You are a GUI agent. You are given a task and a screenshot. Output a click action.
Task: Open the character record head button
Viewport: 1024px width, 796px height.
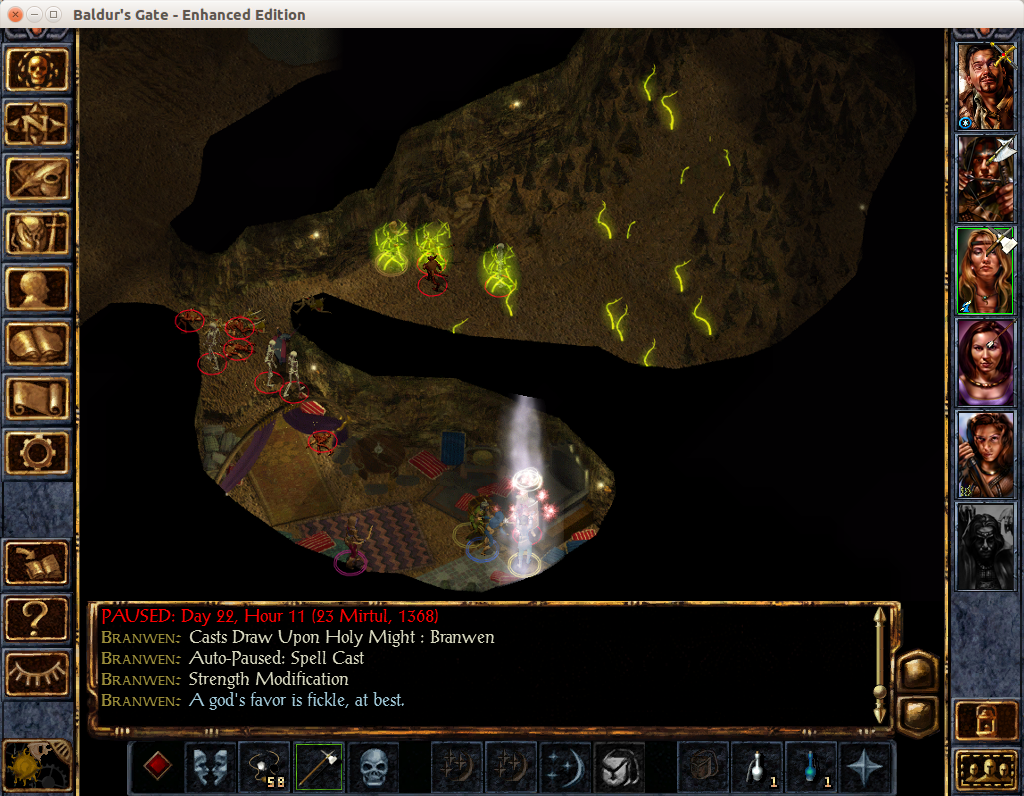click(38, 289)
